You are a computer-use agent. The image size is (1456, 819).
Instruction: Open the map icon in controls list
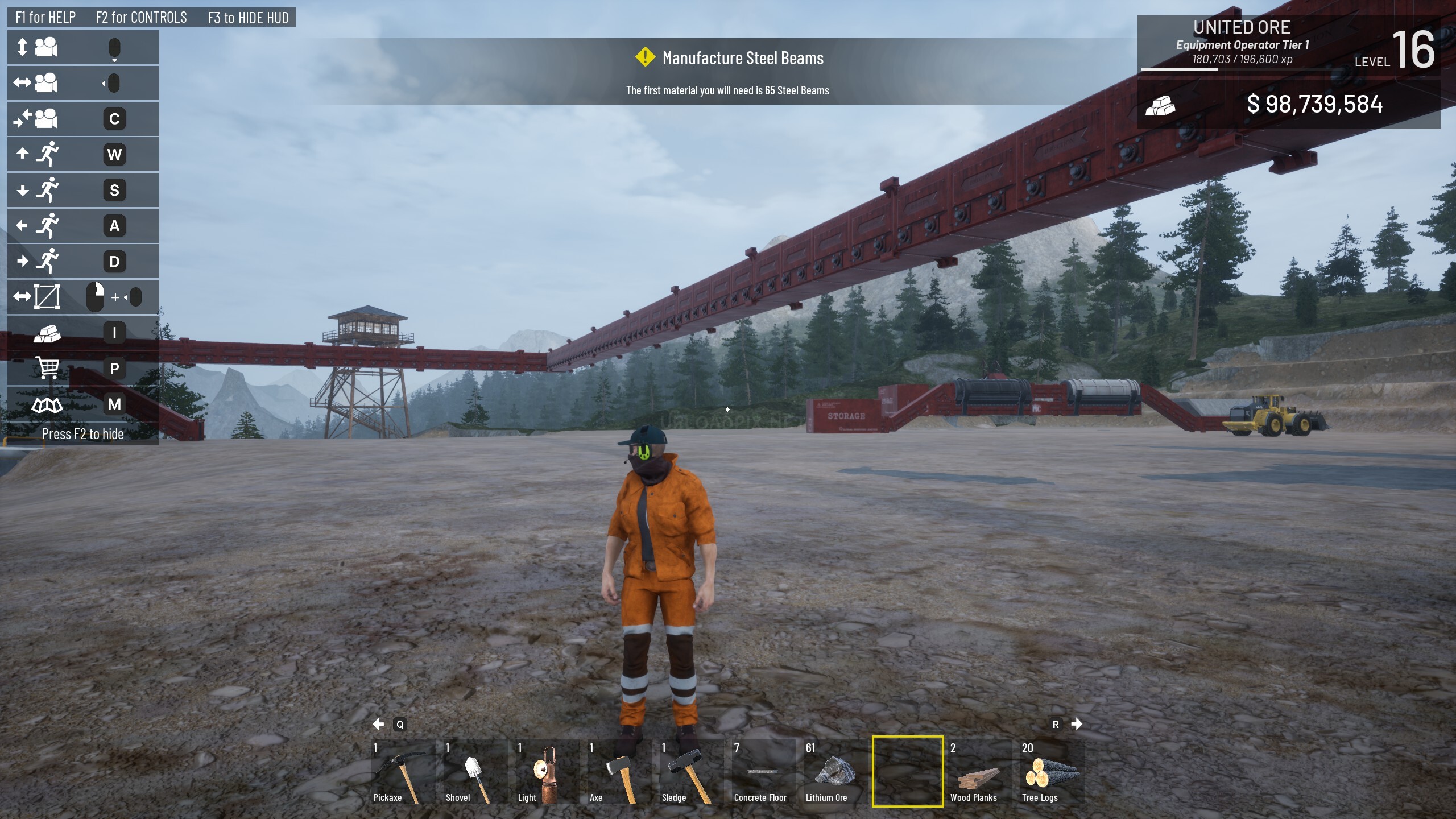(x=47, y=404)
